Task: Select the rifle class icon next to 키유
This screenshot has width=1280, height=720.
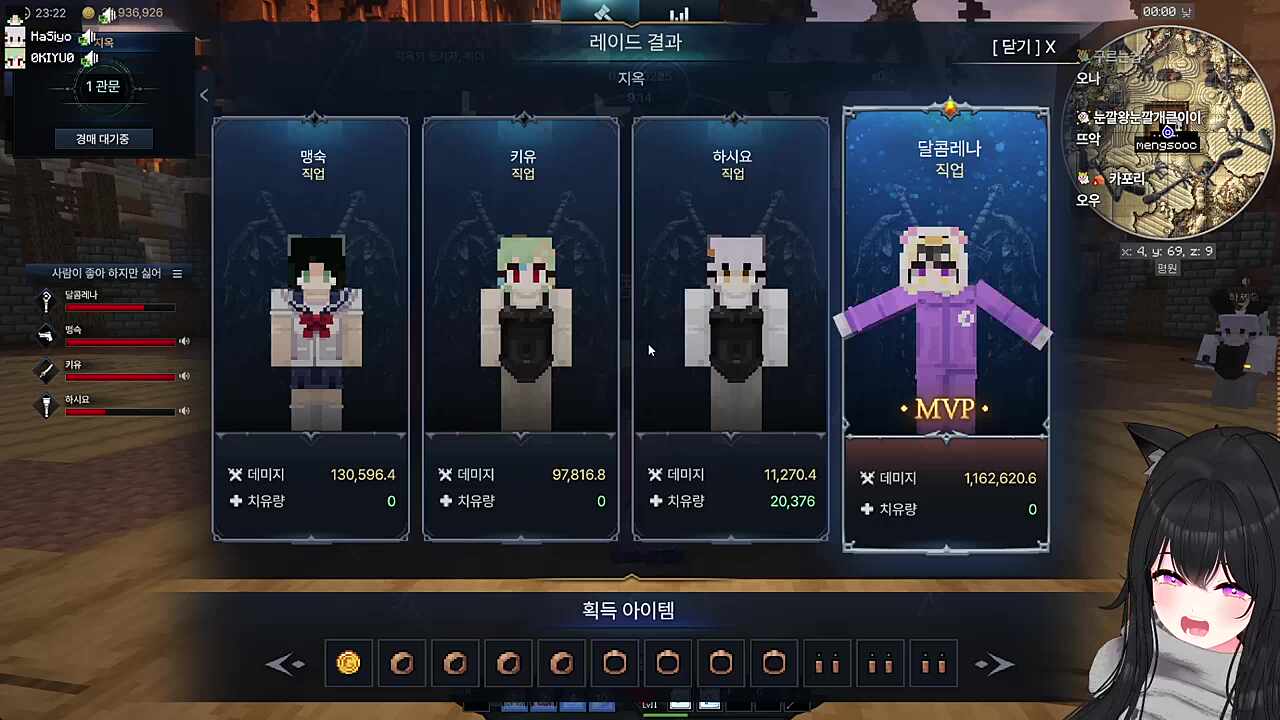Action: 46,370
